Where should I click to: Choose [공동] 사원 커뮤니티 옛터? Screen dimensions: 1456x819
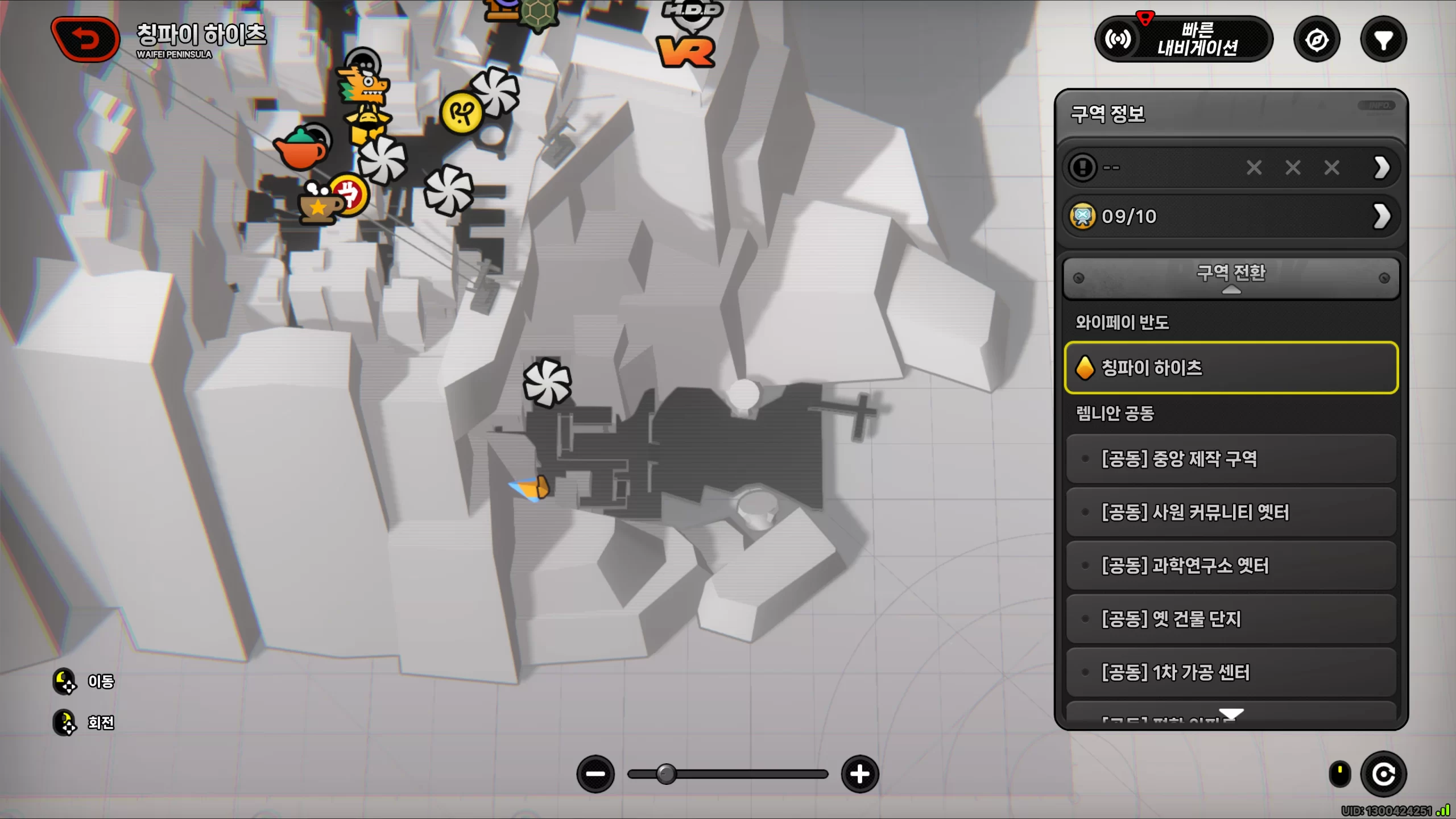1231,512
